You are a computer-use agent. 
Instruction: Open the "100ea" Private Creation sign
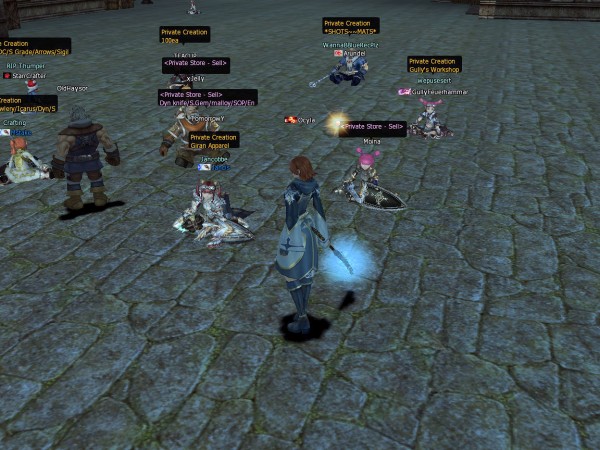pyautogui.click(x=184, y=35)
